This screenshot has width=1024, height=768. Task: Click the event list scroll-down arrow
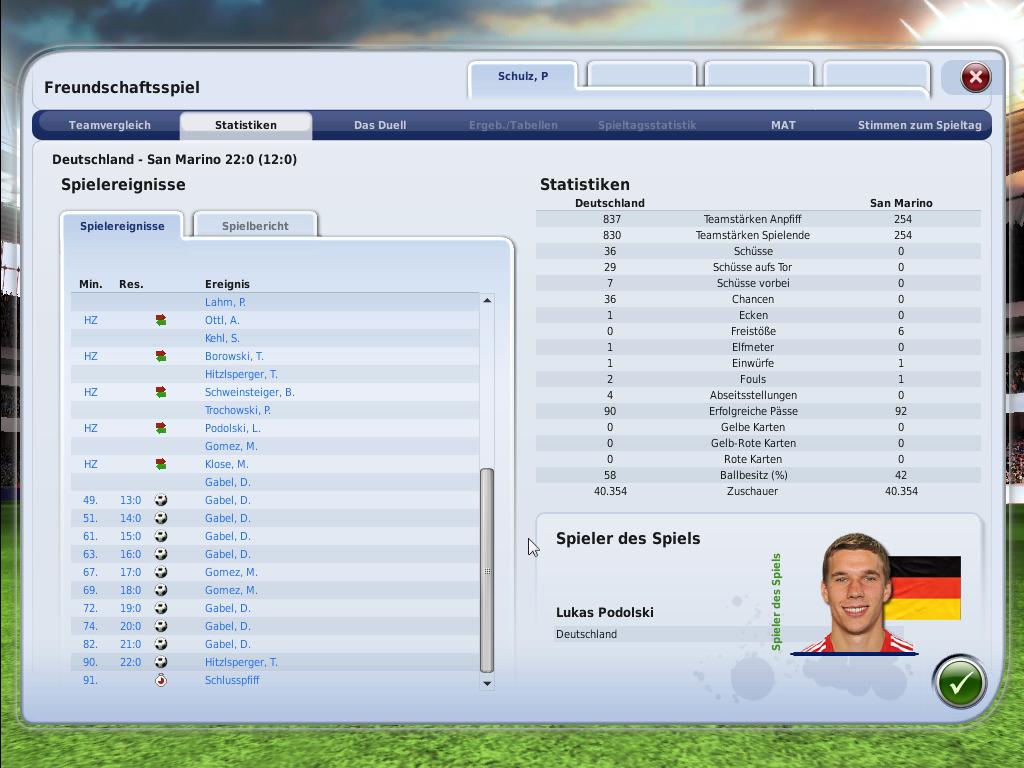[487, 683]
